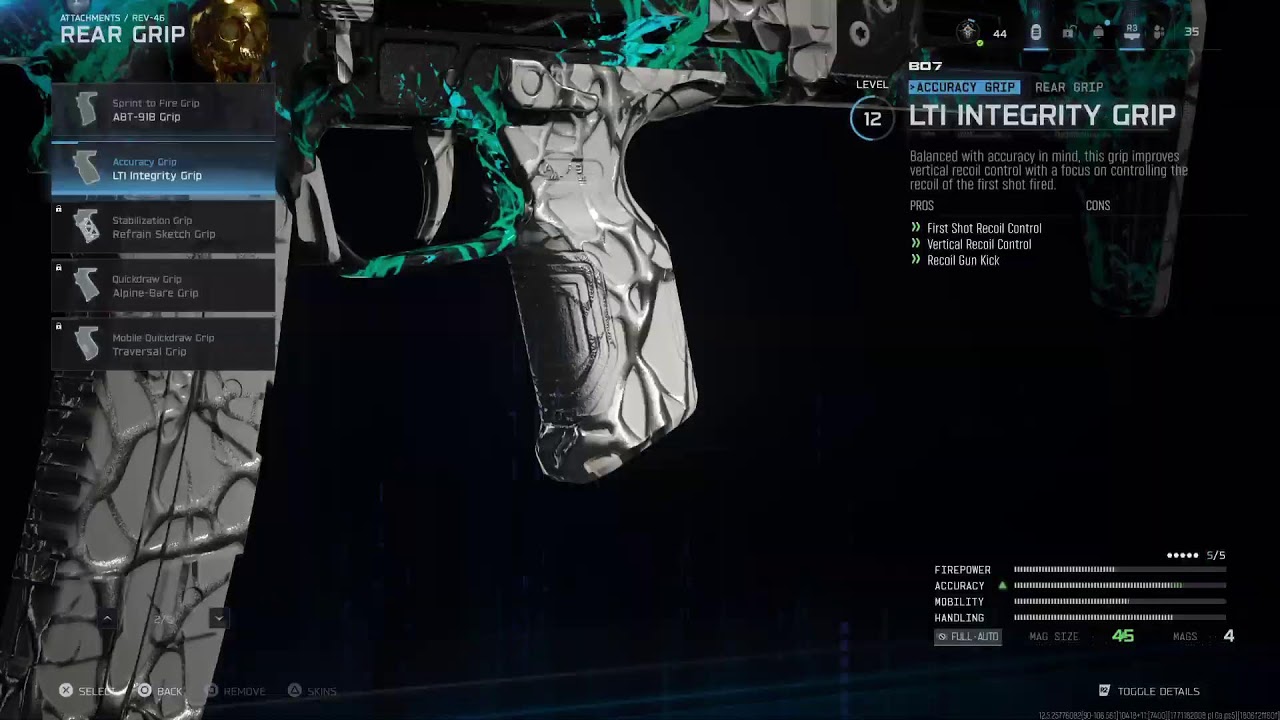Image resolution: width=1280 pixels, height=720 pixels.
Task: Open the Skins option
Action: tap(321, 691)
